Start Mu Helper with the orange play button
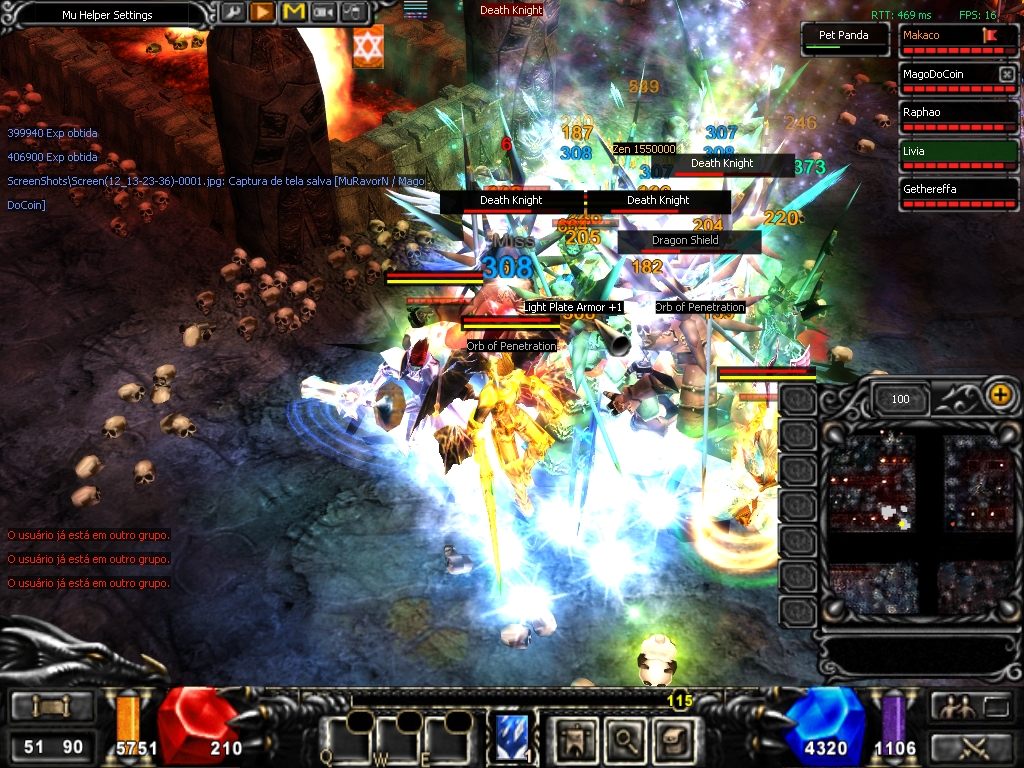Image resolution: width=1024 pixels, height=768 pixels. pos(263,13)
